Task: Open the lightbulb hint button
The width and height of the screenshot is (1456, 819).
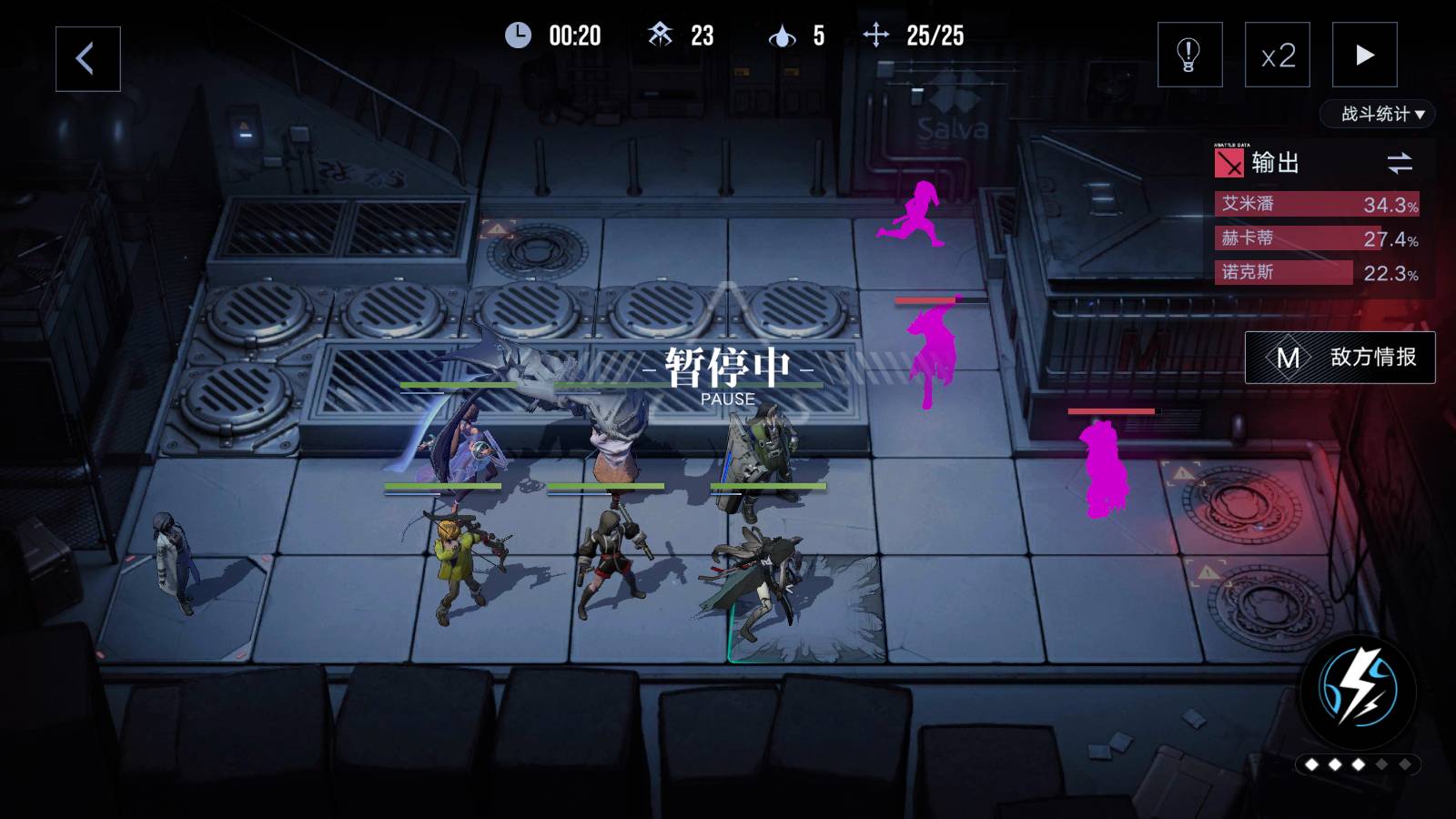Action: pos(1189,55)
